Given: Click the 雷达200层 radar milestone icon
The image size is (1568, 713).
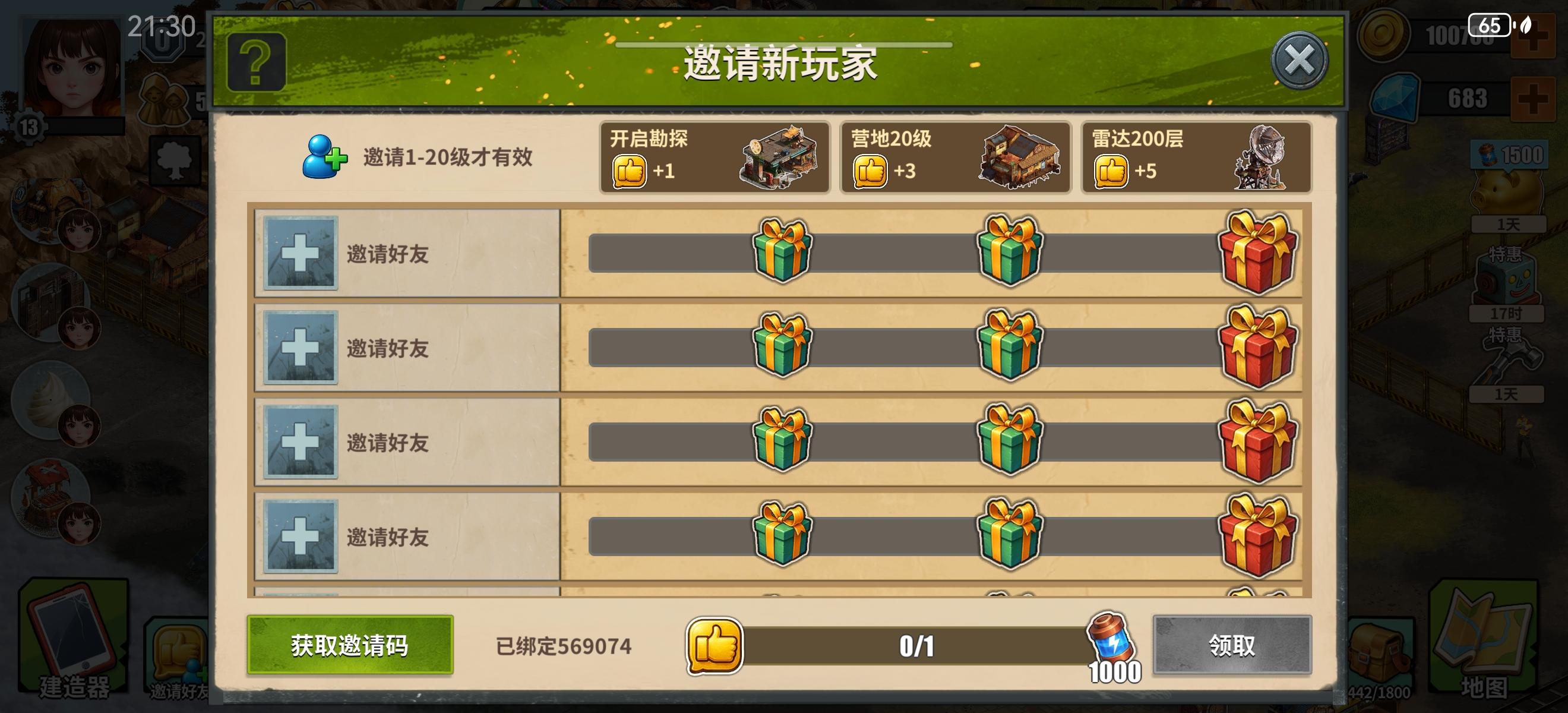Looking at the screenshot, I should coord(1263,158).
